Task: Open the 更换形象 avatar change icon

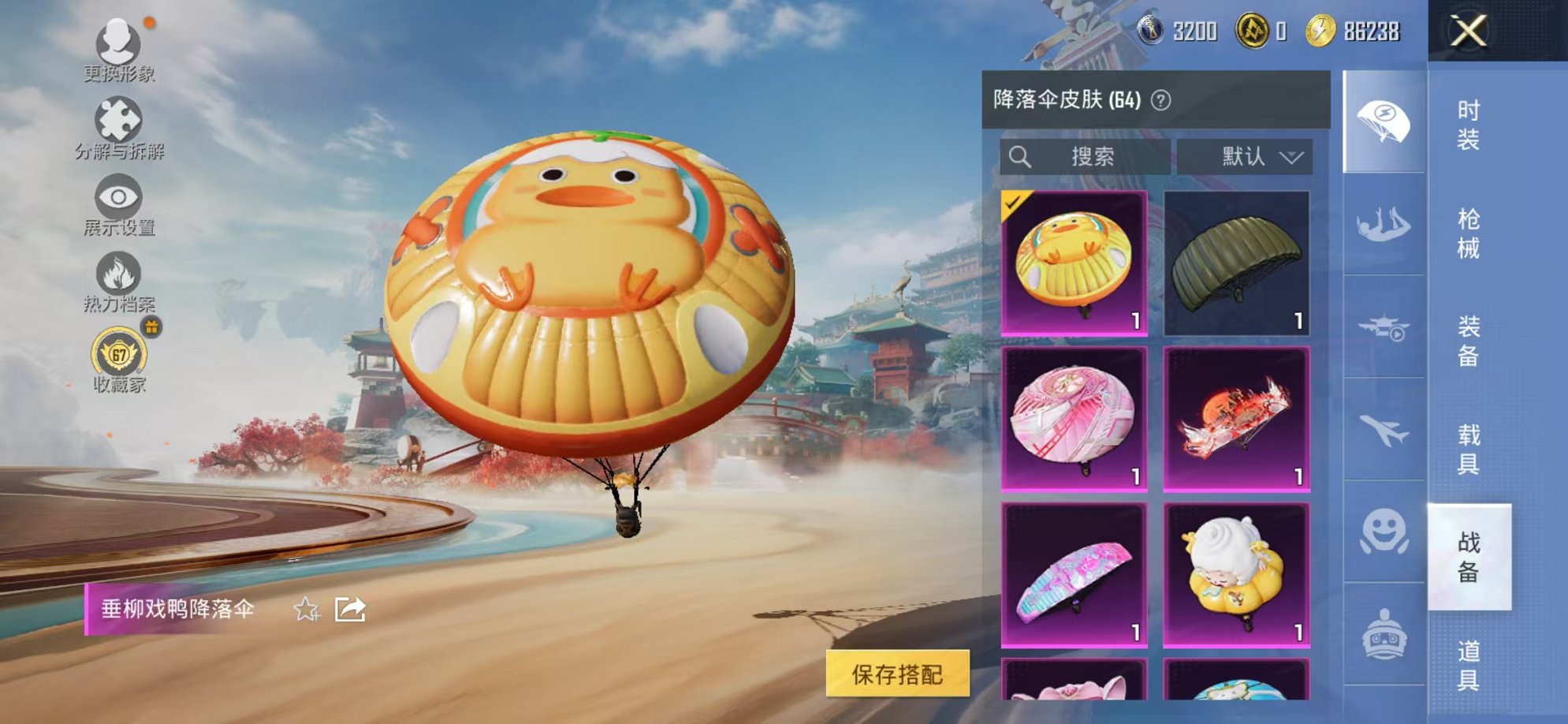Action: pos(118,39)
